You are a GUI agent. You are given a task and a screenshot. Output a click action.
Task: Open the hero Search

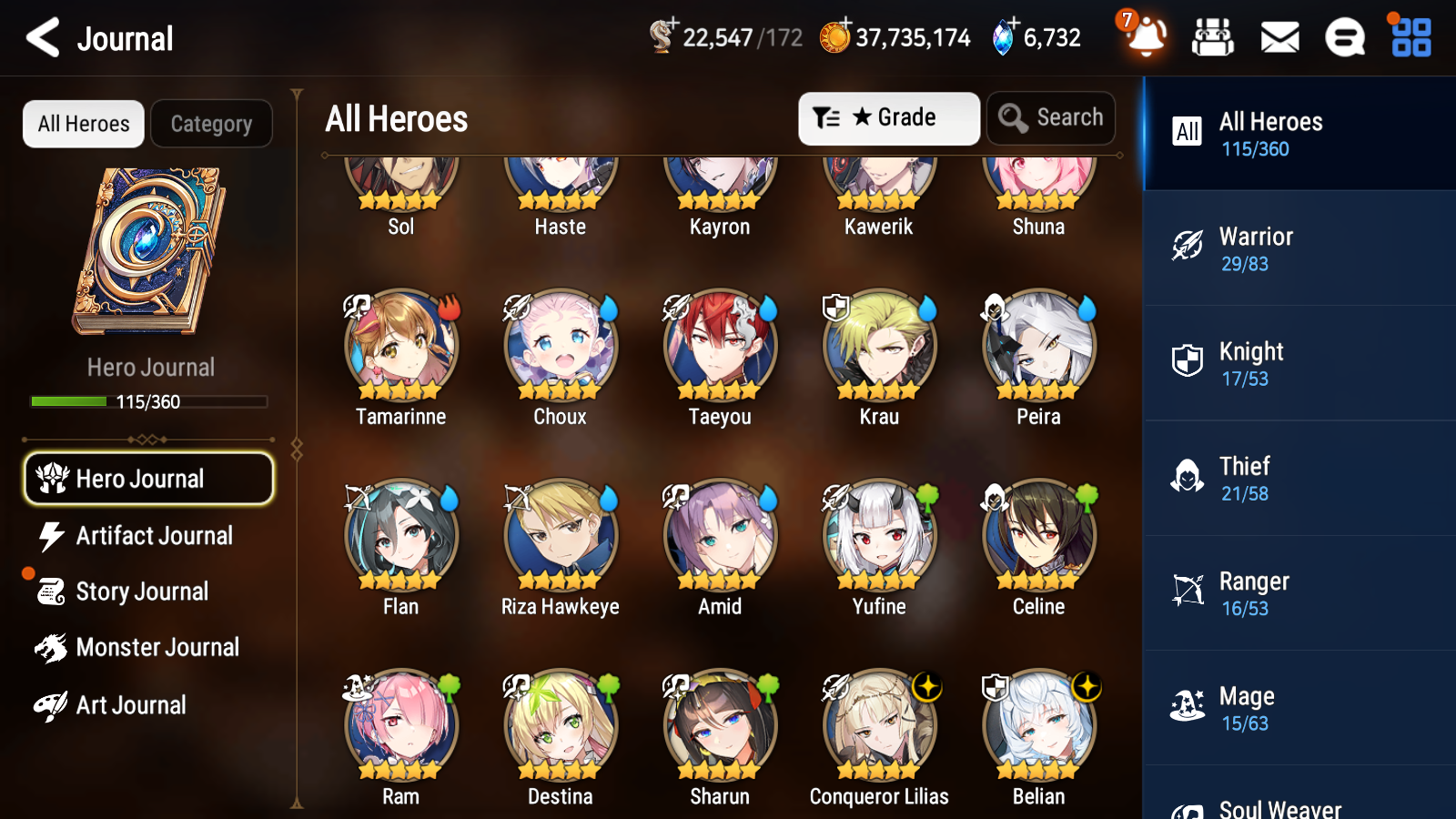(x=1051, y=117)
